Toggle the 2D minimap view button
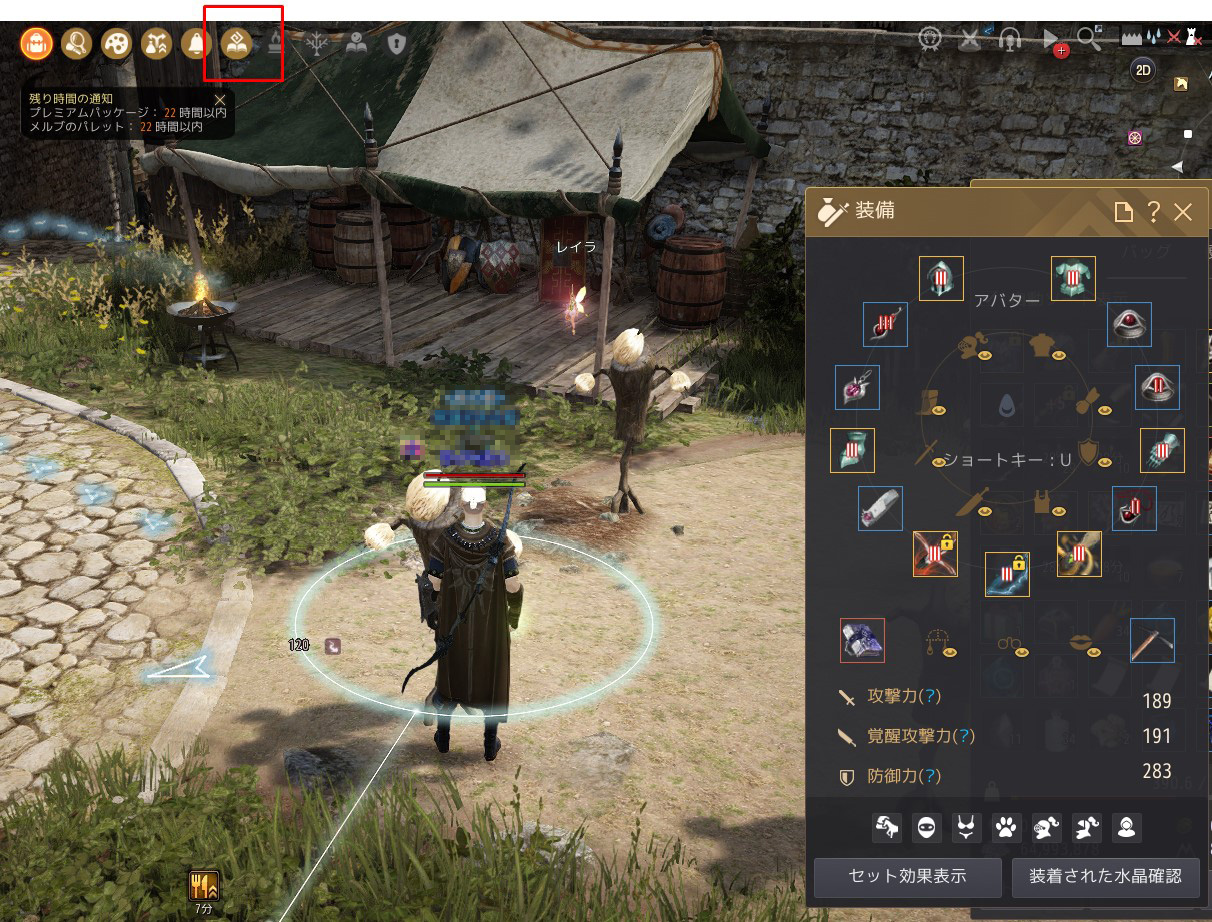1212x922 pixels. point(1143,69)
